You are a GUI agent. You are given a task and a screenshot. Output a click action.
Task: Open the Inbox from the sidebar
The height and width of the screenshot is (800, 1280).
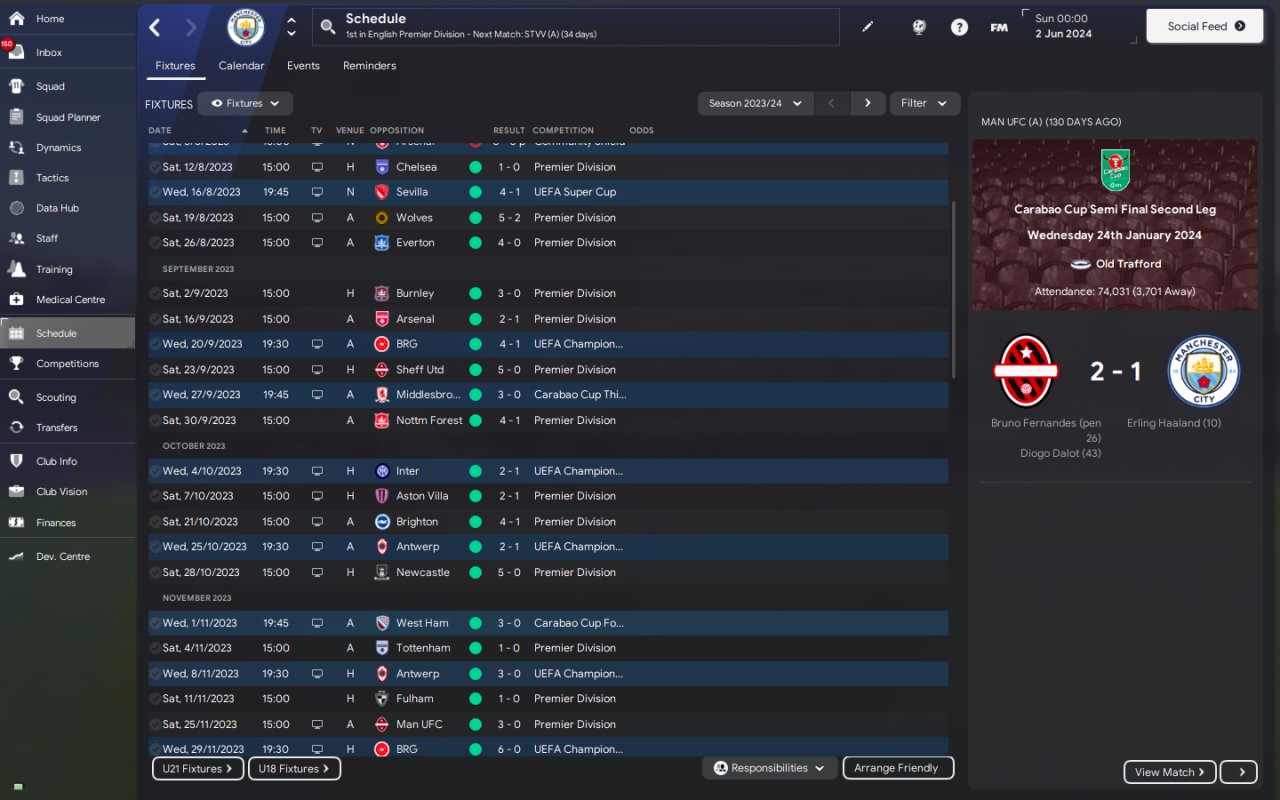point(48,52)
